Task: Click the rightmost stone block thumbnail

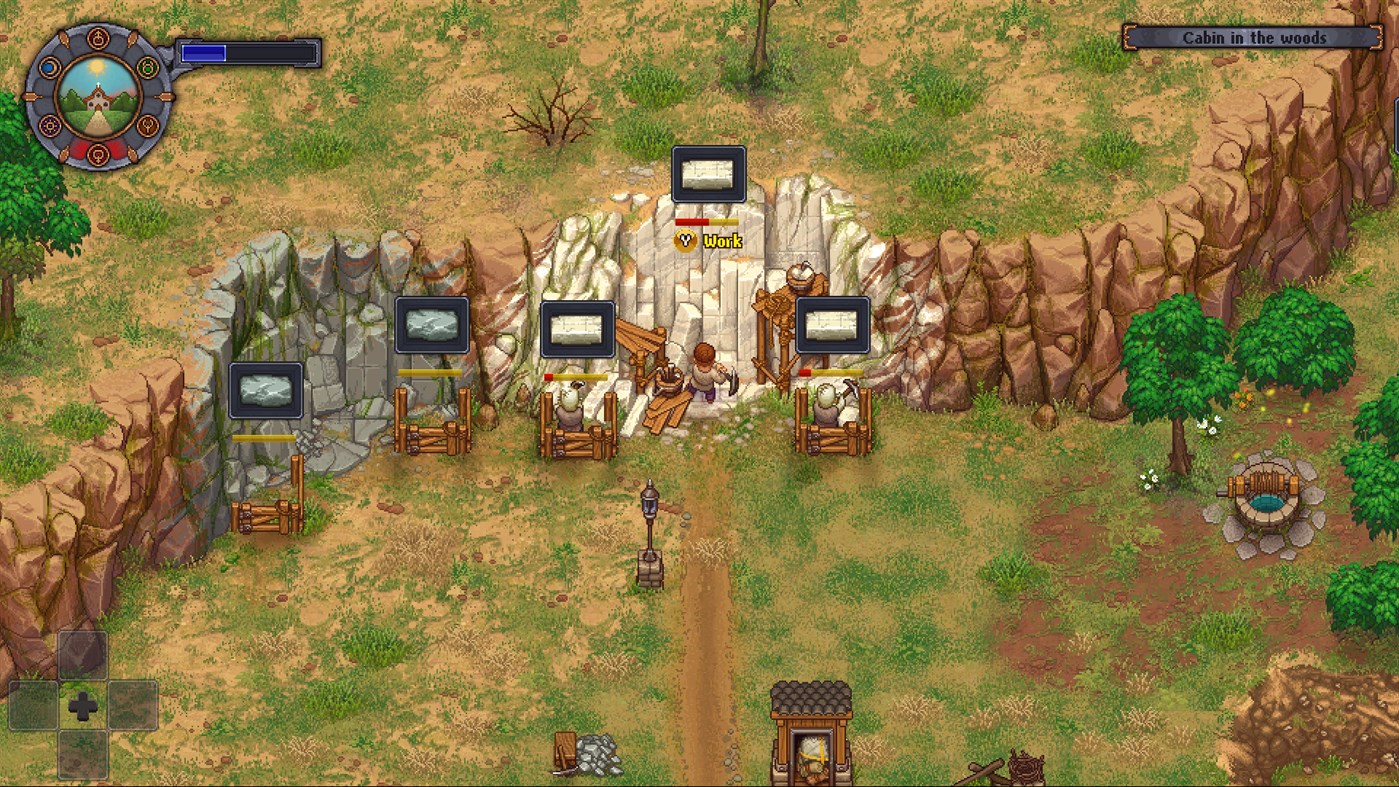Action: [834, 324]
